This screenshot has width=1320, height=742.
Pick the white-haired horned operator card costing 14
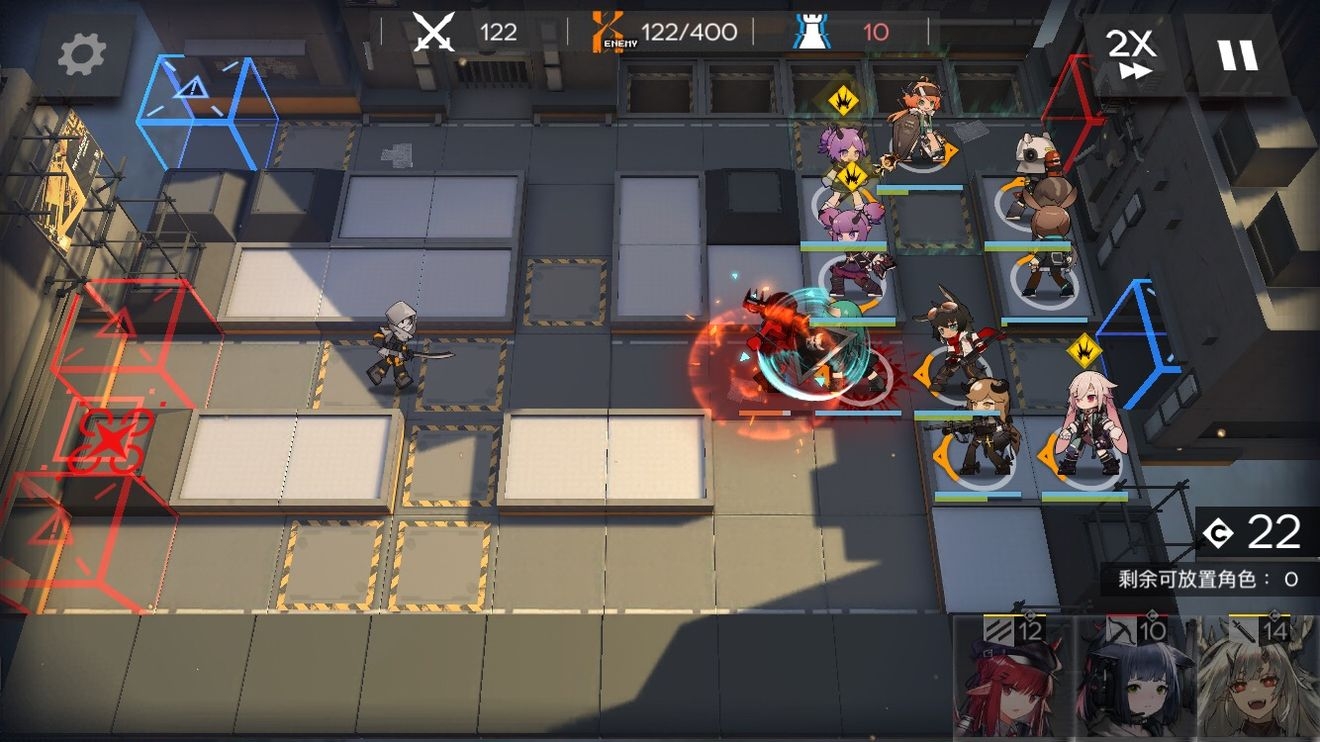(x=1256, y=678)
